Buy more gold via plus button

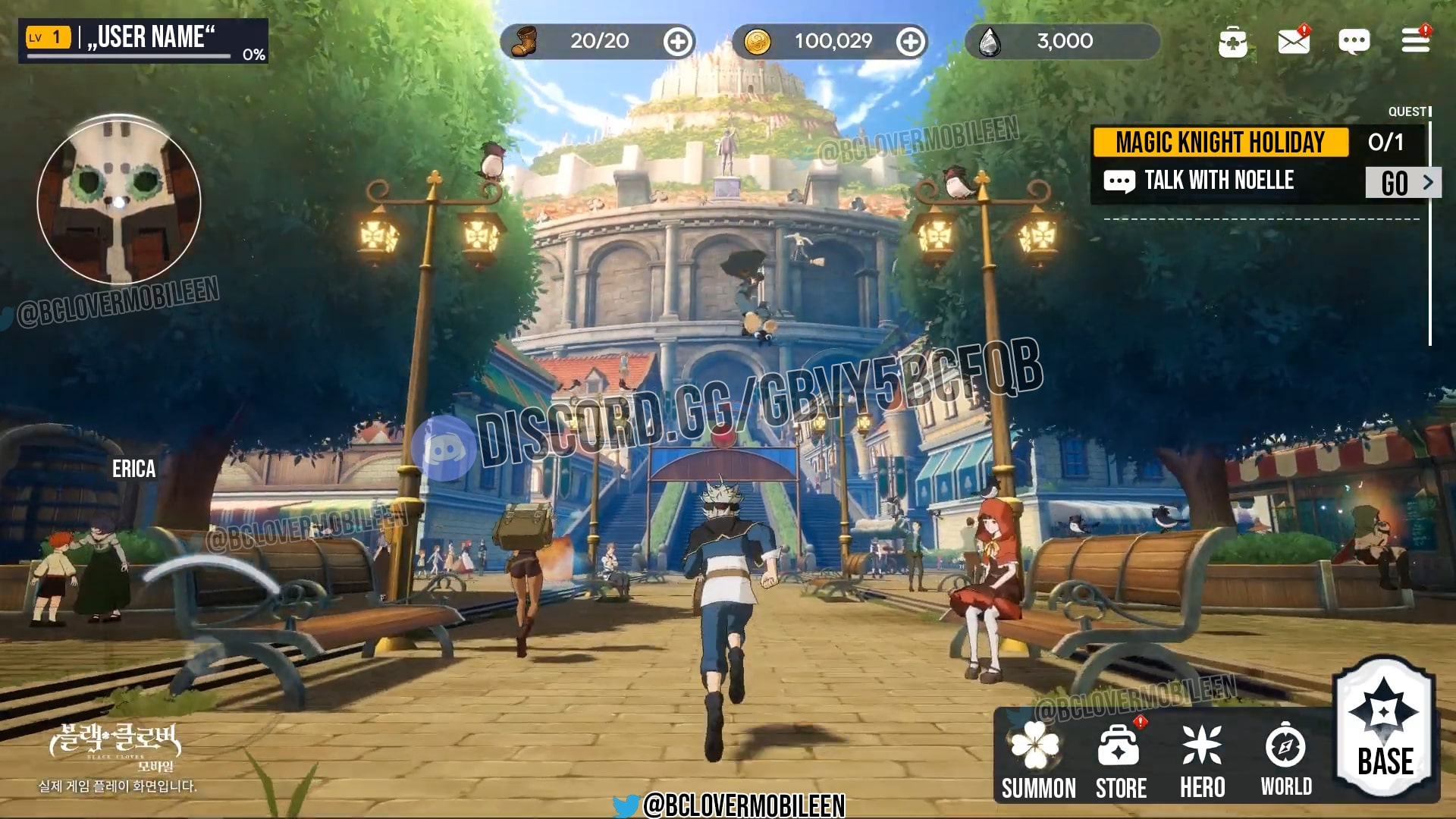click(x=909, y=42)
